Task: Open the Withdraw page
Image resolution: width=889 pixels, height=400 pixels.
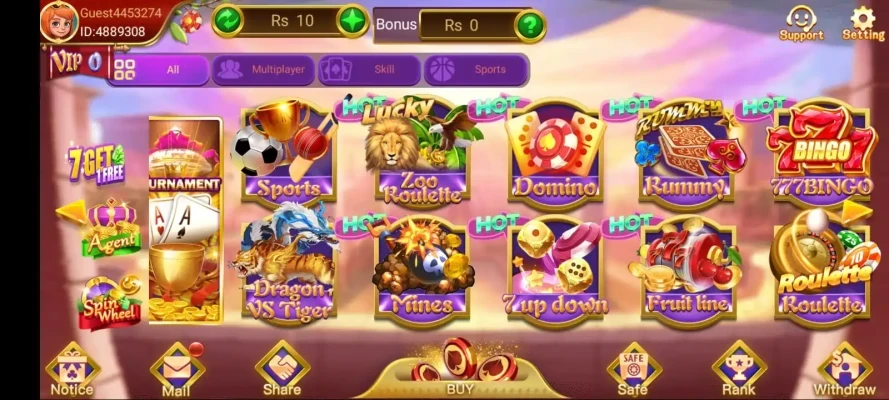Action: click(x=844, y=371)
